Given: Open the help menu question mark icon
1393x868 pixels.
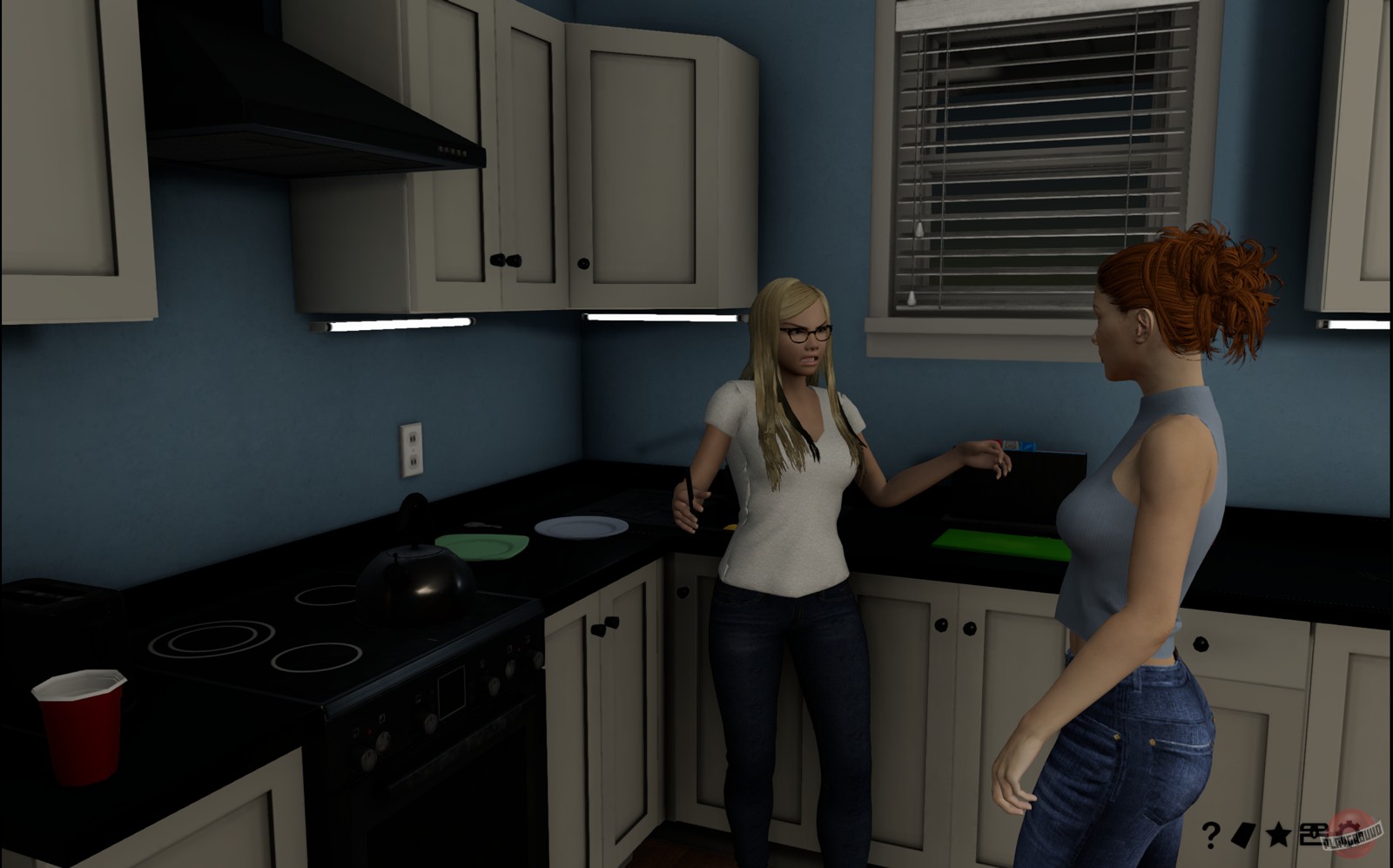Looking at the screenshot, I should [x=1210, y=832].
